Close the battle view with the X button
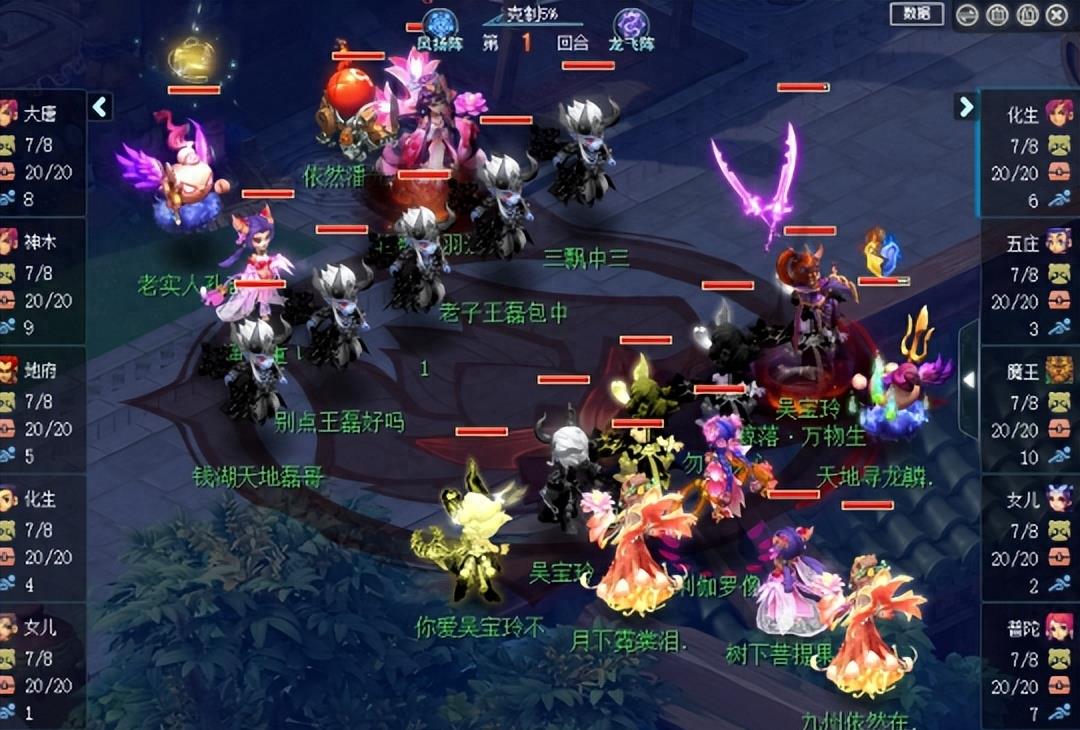 [1057, 15]
